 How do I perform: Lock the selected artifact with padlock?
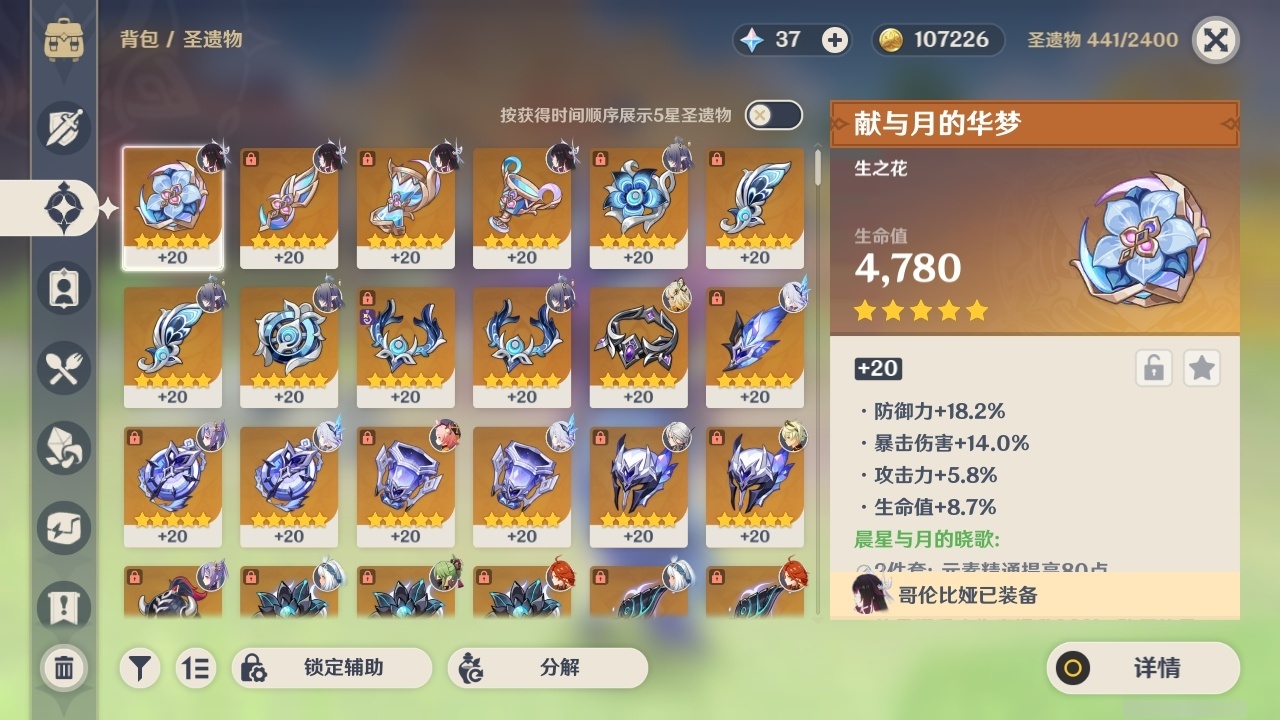pyautogui.click(x=1152, y=368)
